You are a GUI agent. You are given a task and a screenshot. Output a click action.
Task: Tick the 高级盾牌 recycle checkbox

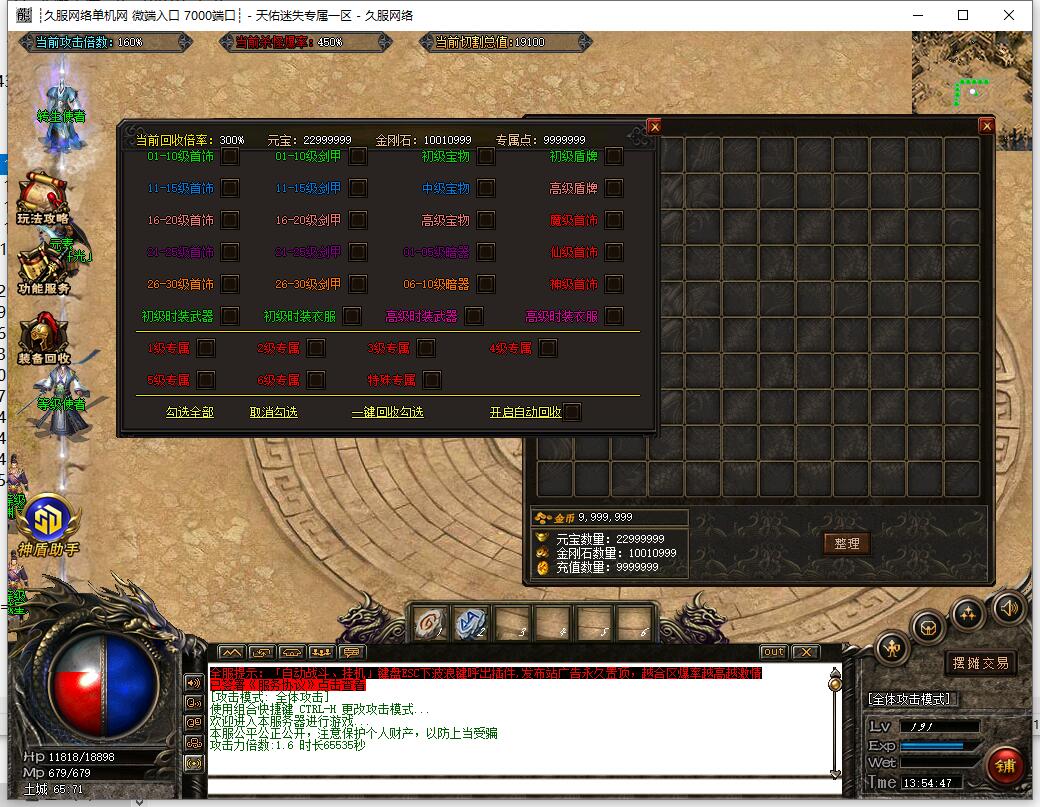[x=614, y=189]
